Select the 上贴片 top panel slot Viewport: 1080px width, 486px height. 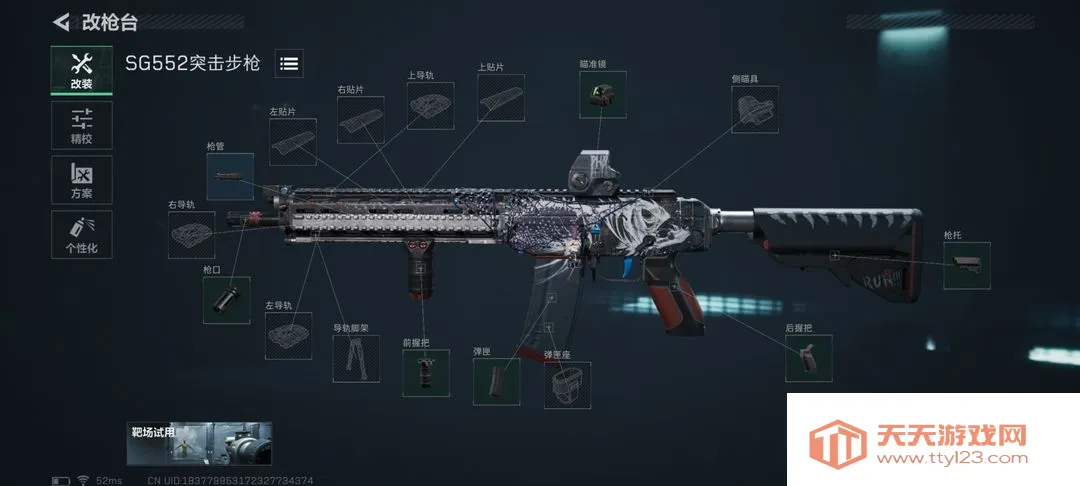point(501,98)
